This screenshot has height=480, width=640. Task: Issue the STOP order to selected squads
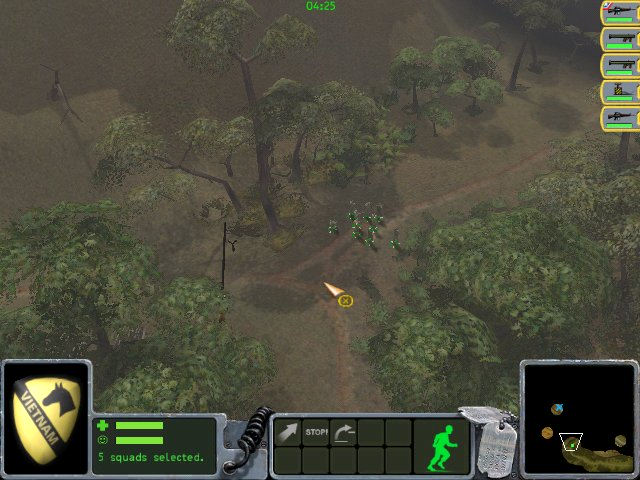point(316,432)
